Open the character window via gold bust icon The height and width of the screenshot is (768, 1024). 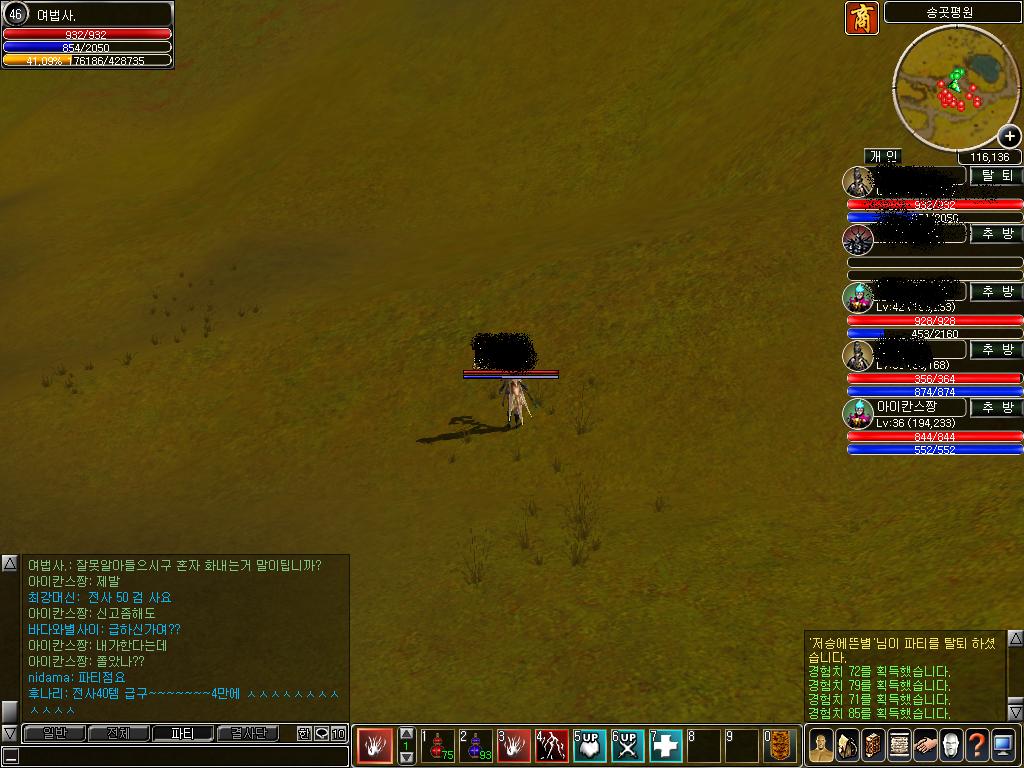tap(821, 746)
